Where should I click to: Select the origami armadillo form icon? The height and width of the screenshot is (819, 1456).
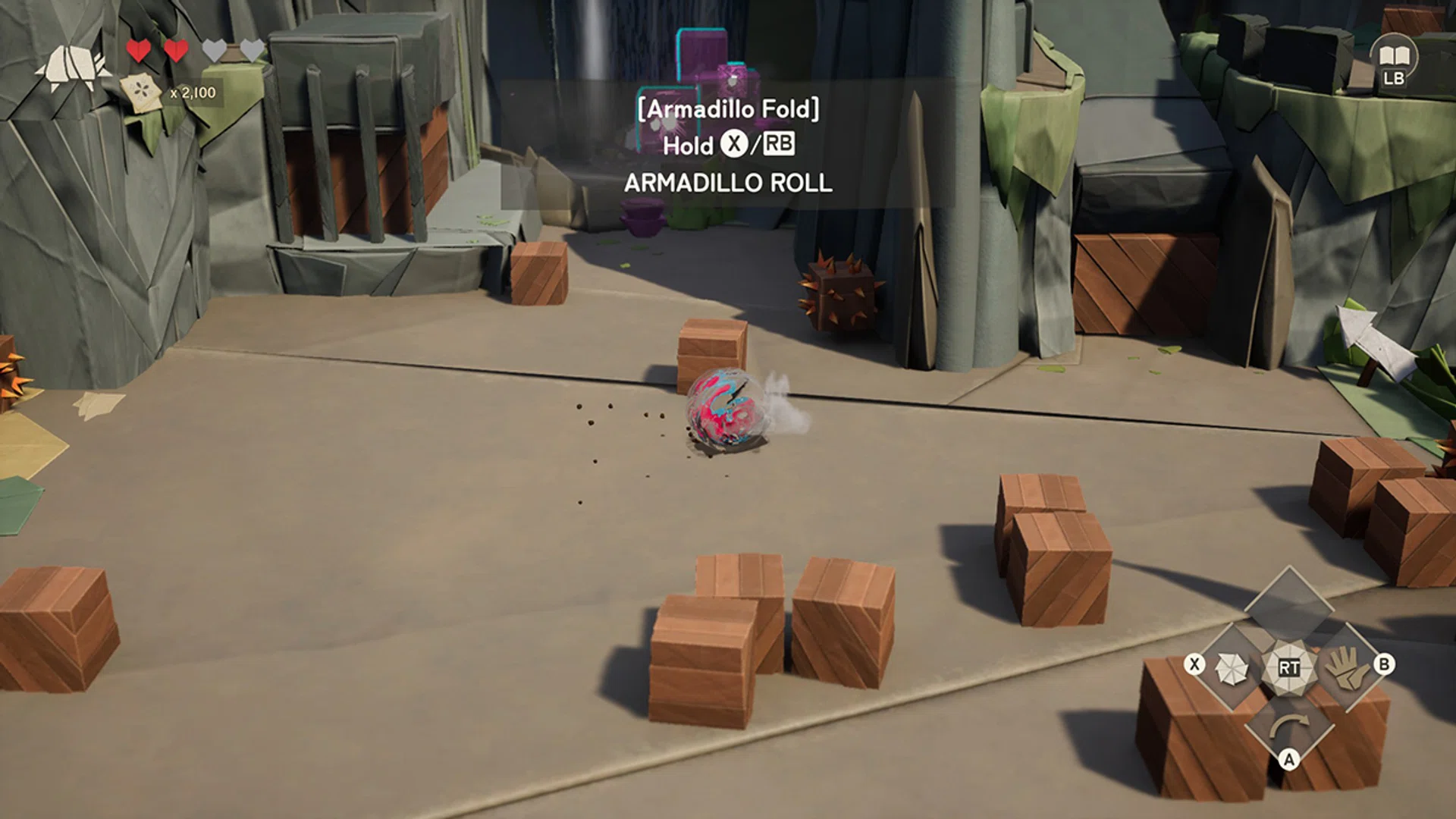(72, 67)
